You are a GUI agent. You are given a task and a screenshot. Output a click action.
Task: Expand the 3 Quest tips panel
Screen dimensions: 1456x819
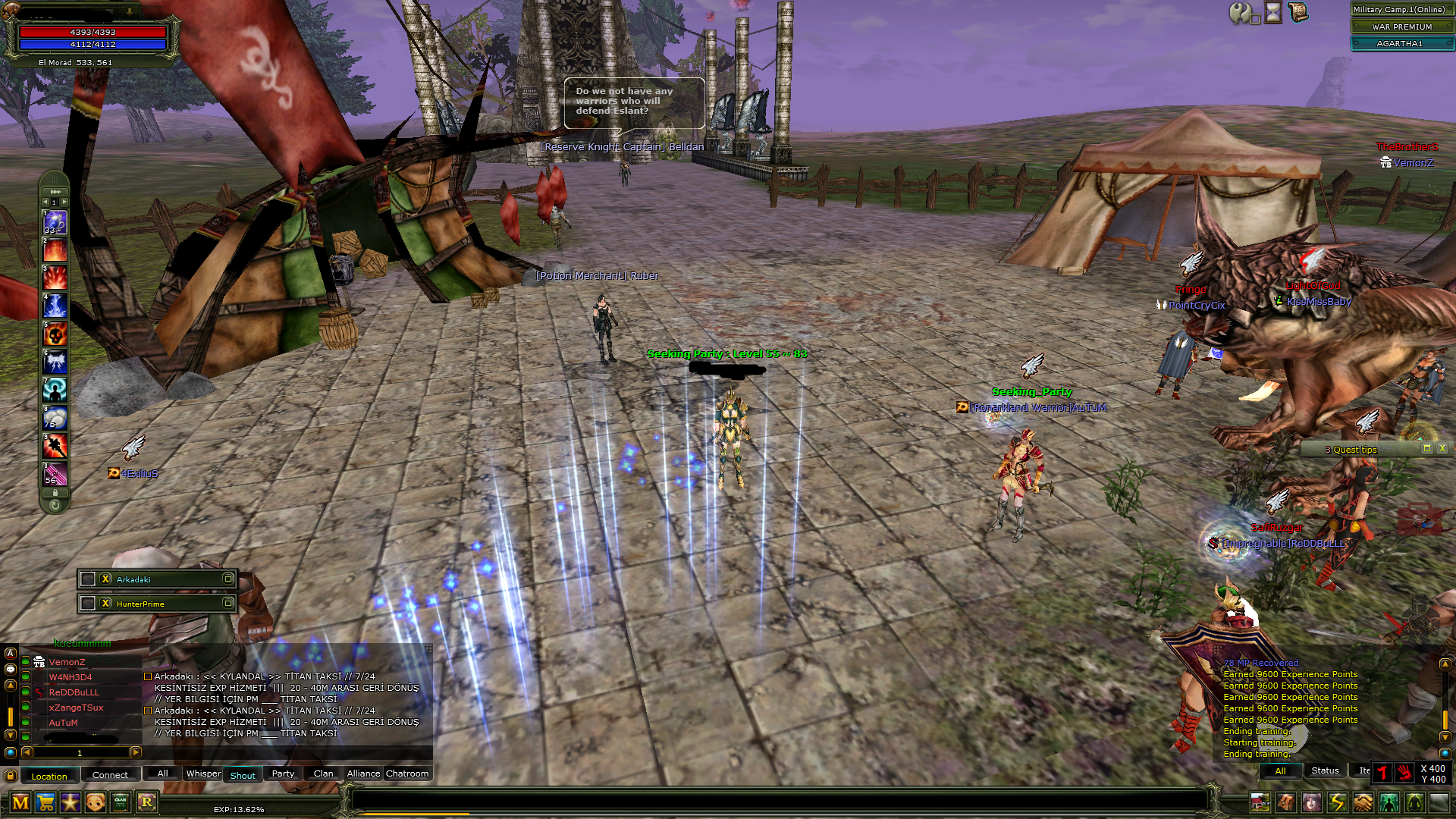(x=1426, y=448)
